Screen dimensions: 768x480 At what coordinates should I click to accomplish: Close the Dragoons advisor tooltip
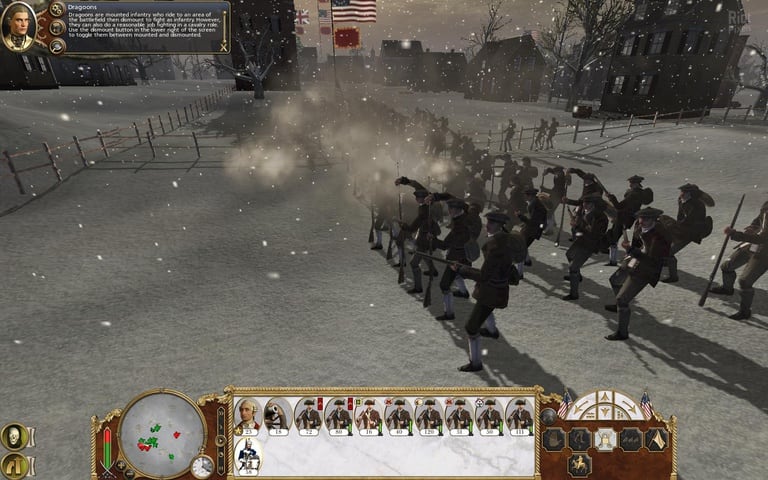[224, 46]
